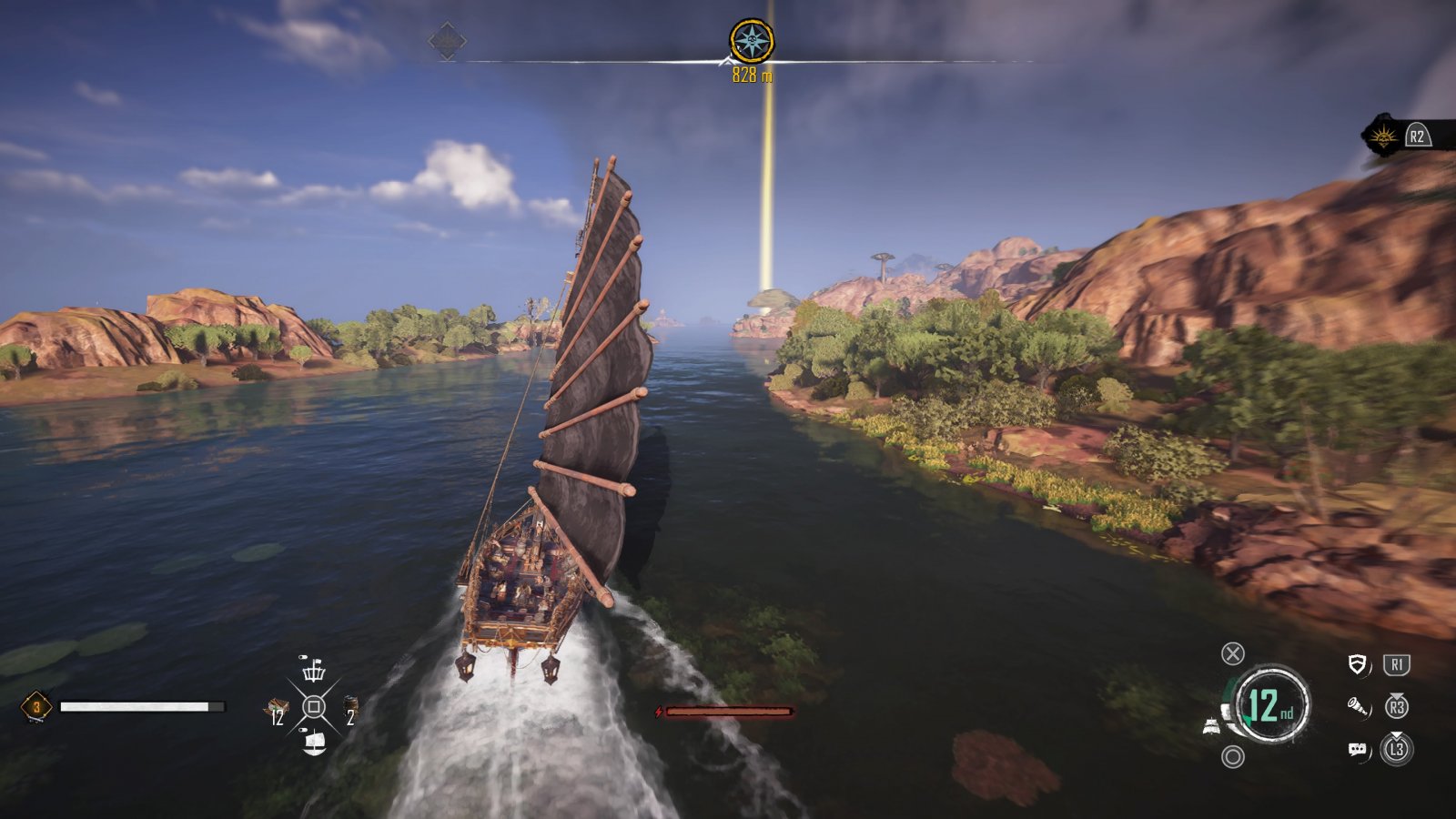Expand the R3 stick prompt with down arrow

1397,705
